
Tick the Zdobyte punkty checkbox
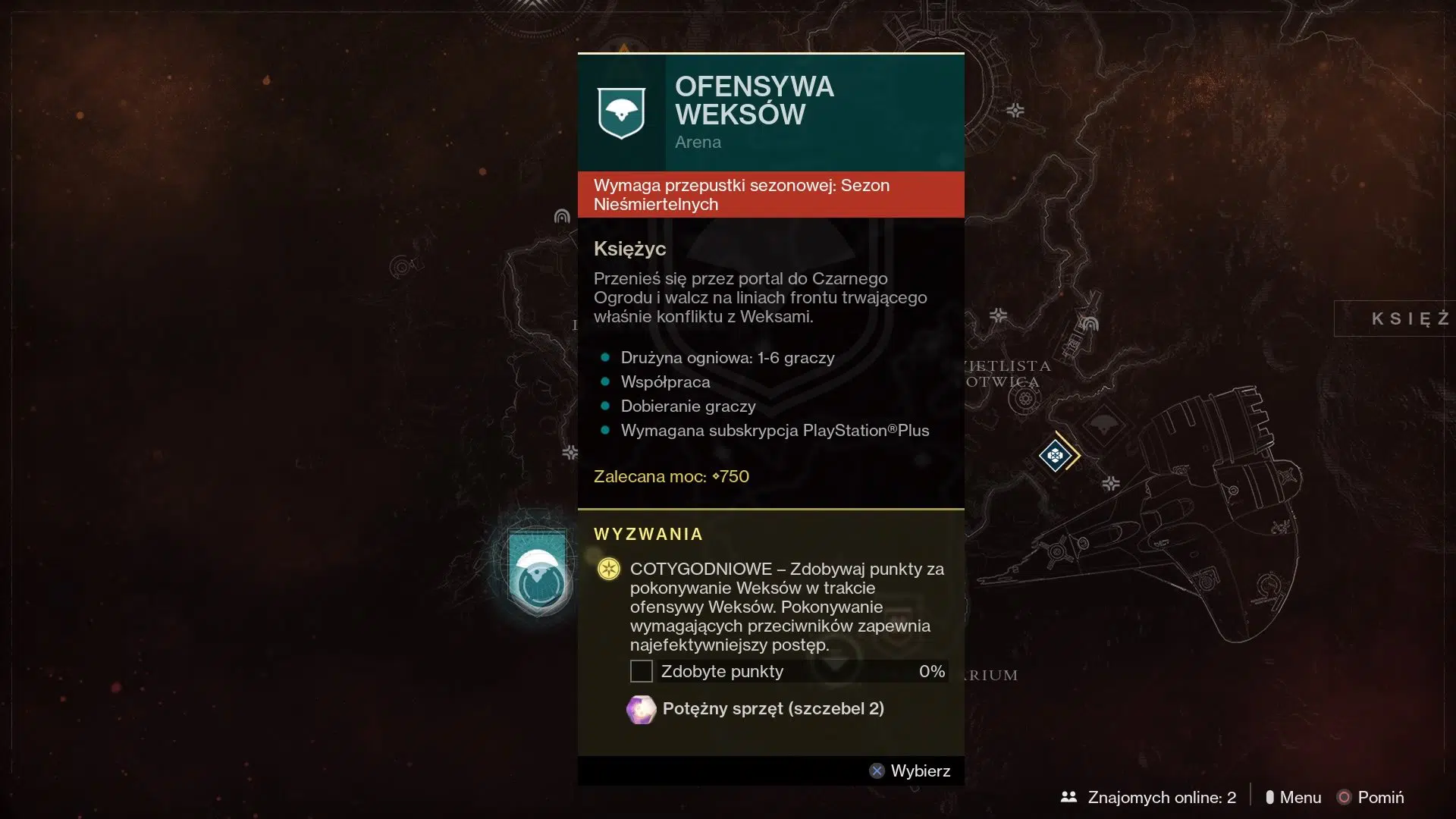[642, 671]
